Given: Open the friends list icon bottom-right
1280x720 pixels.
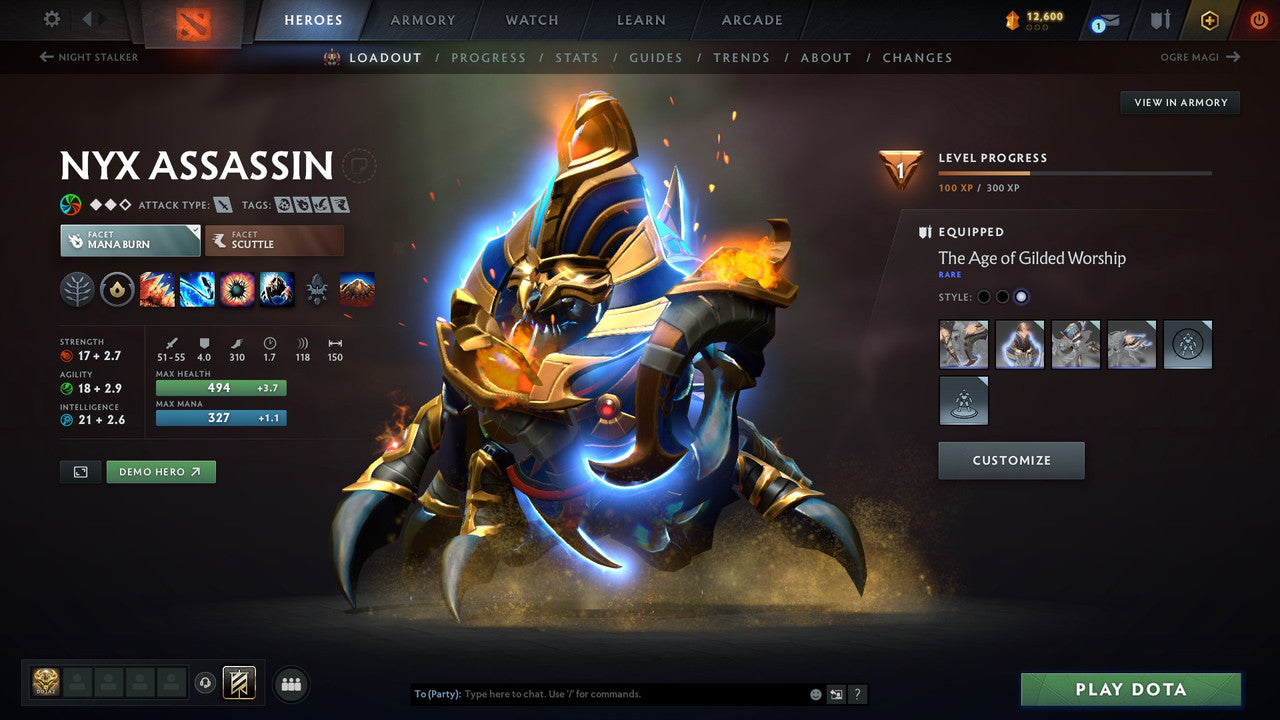Looking at the screenshot, I should [x=290, y=684].
